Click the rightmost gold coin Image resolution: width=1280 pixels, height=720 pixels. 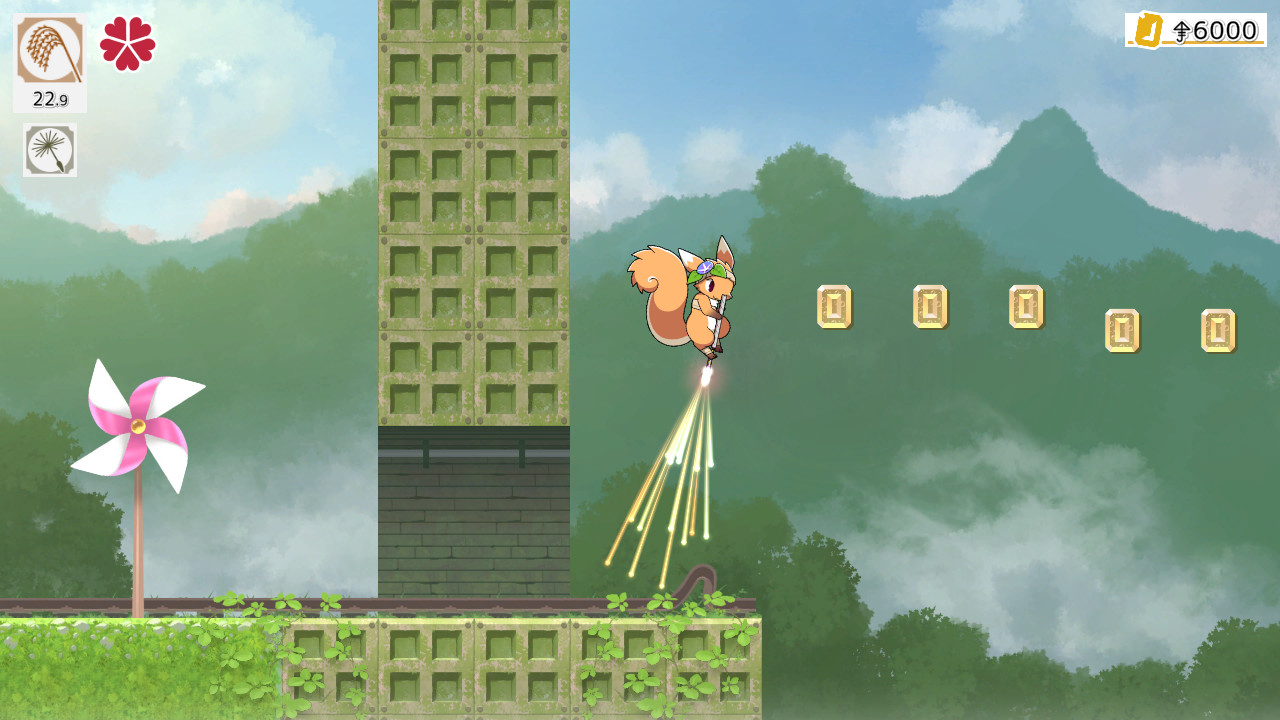[1216, 330]
